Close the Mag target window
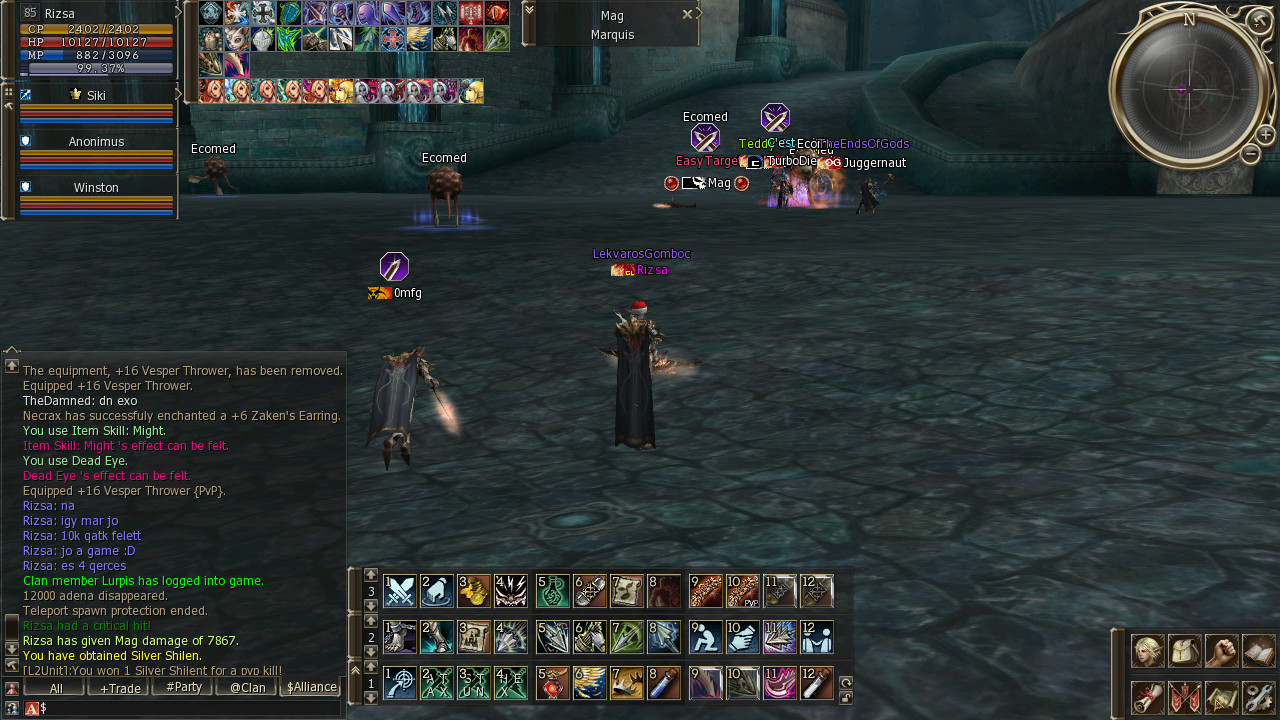 687,14
